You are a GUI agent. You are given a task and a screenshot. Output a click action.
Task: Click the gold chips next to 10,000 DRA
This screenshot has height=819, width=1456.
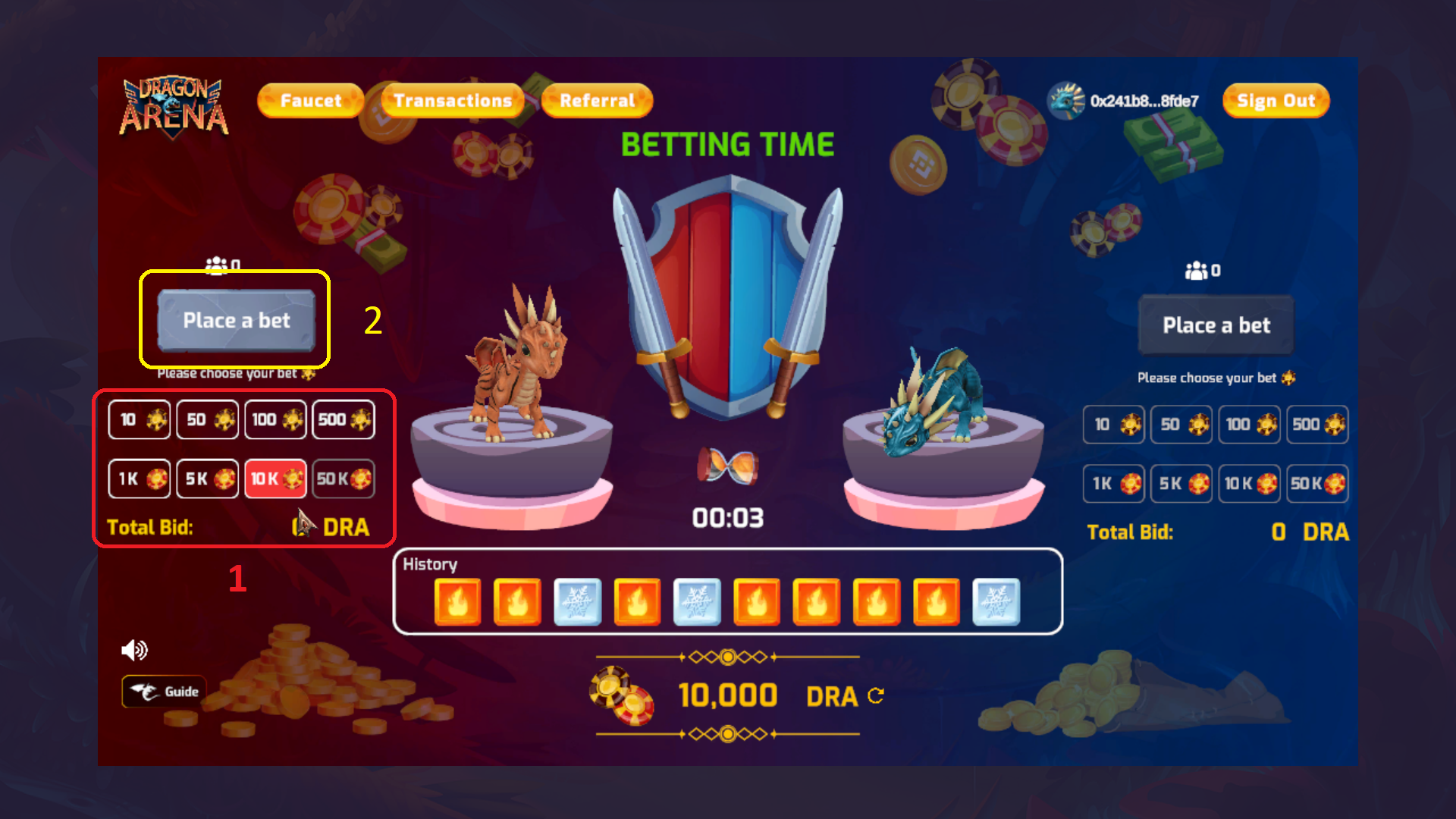click(623, 694)
